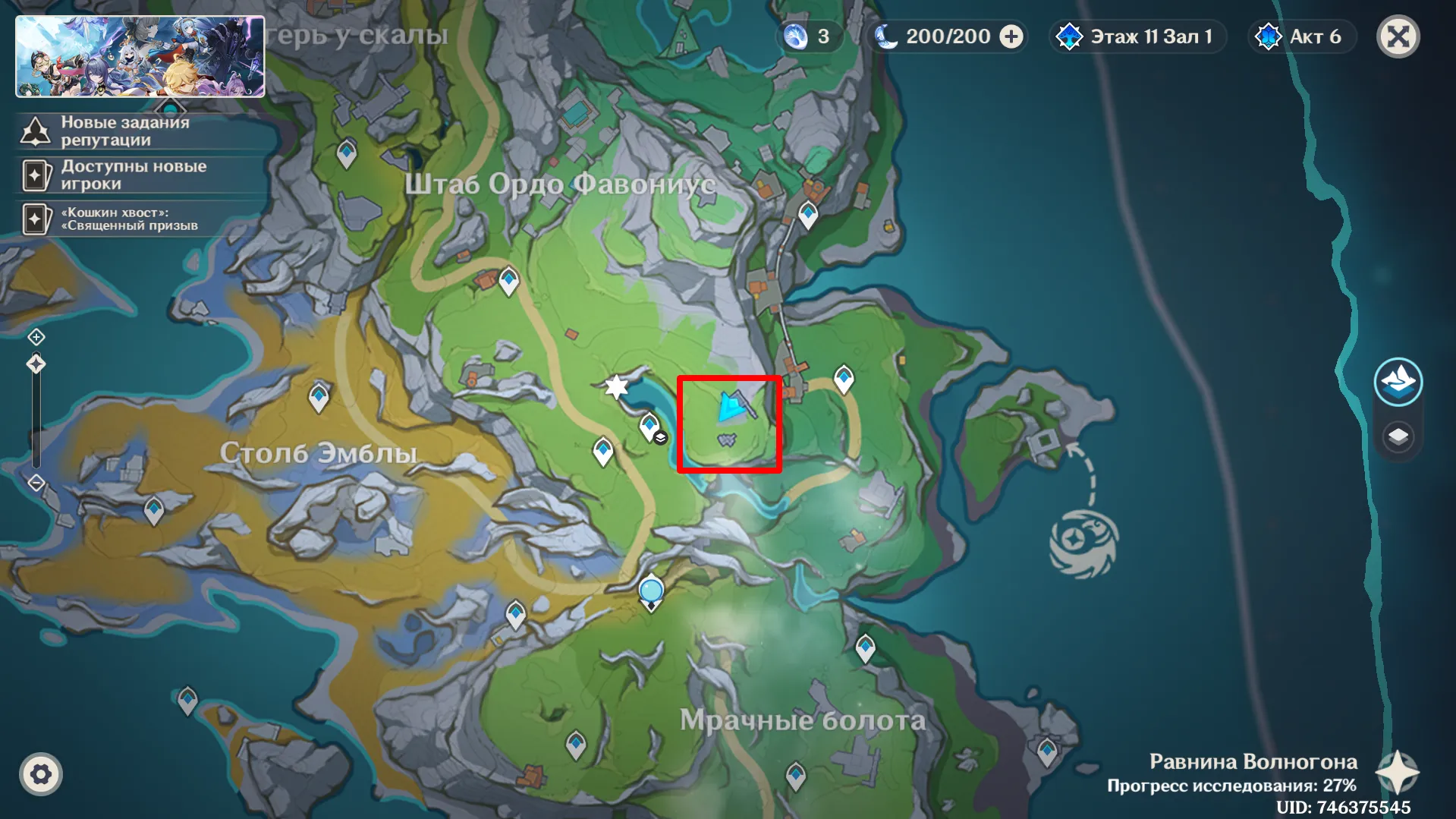The image size is (1456, 819).
Task: Select the swirl domain marker offshore
Action: tap(1083, 541)
